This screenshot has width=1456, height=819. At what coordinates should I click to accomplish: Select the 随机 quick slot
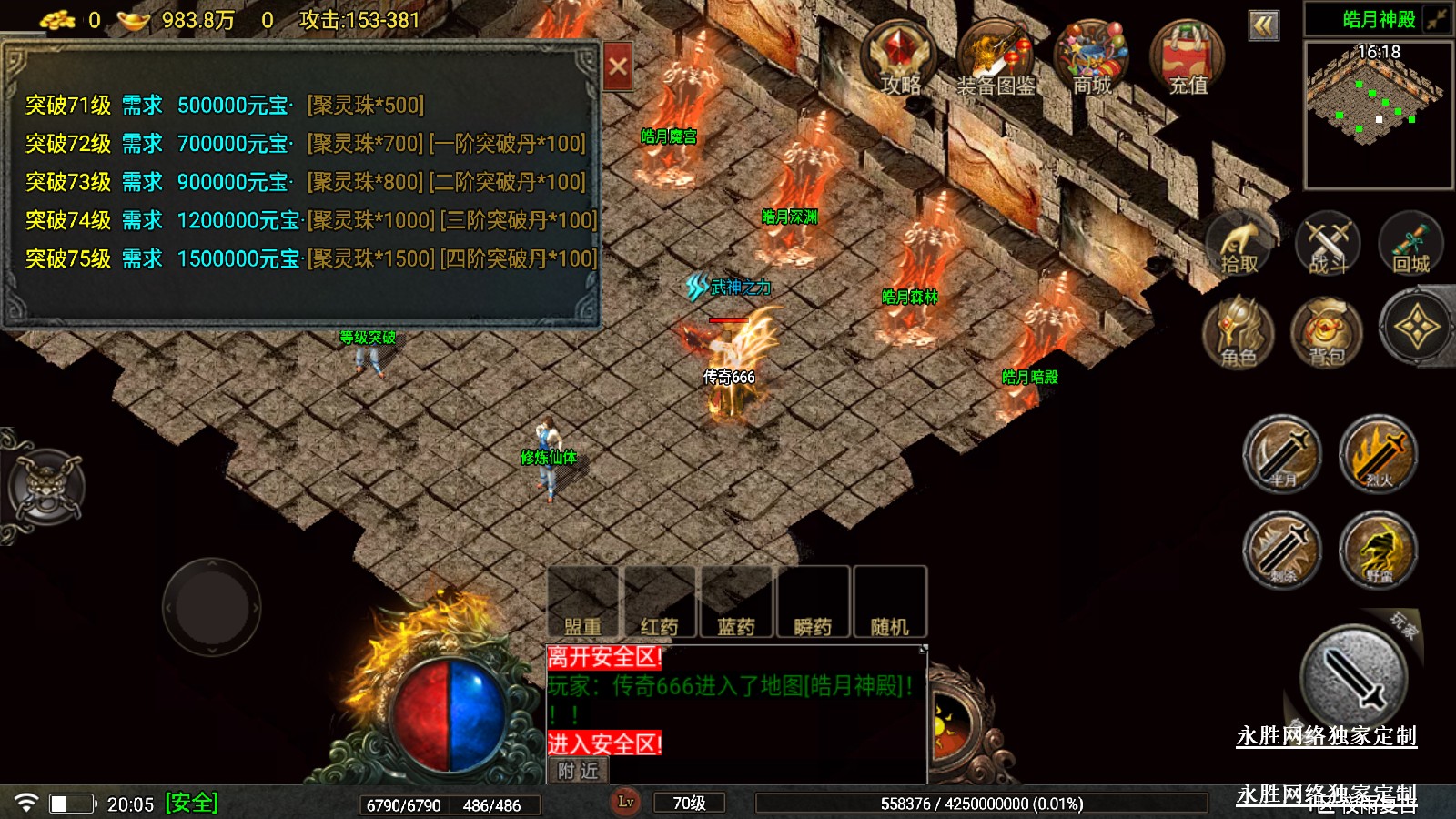(x=889, y=602)
